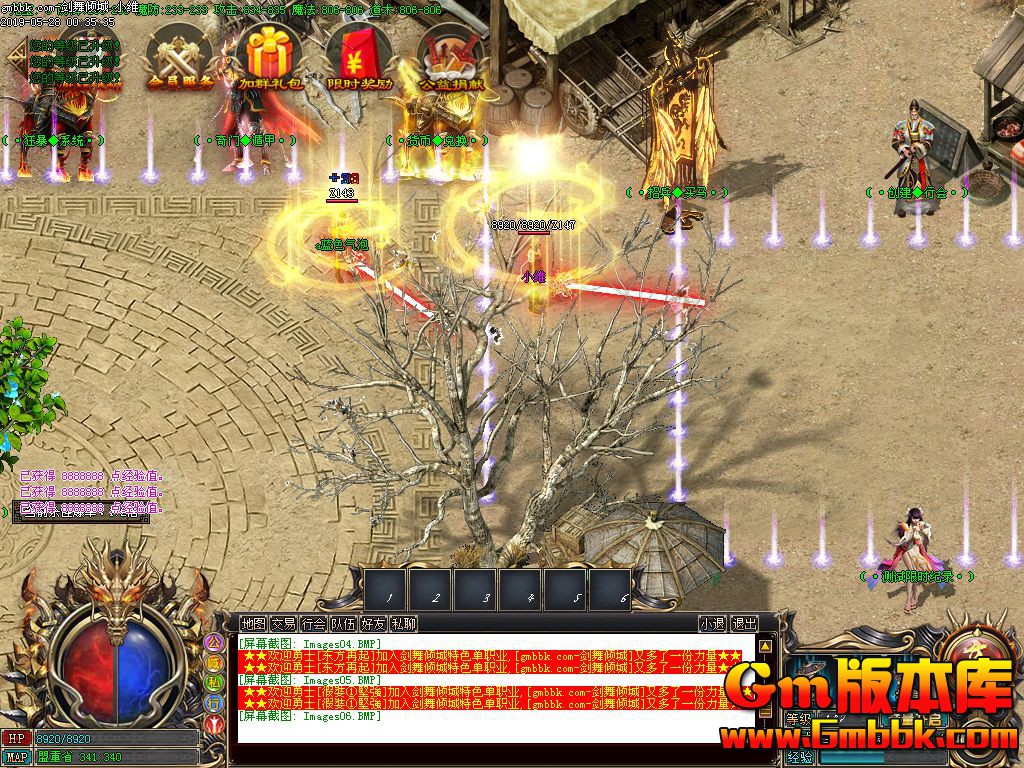Open the 会员服务 crossed-swords icon
1024x768 pixels.
point(181,57)
